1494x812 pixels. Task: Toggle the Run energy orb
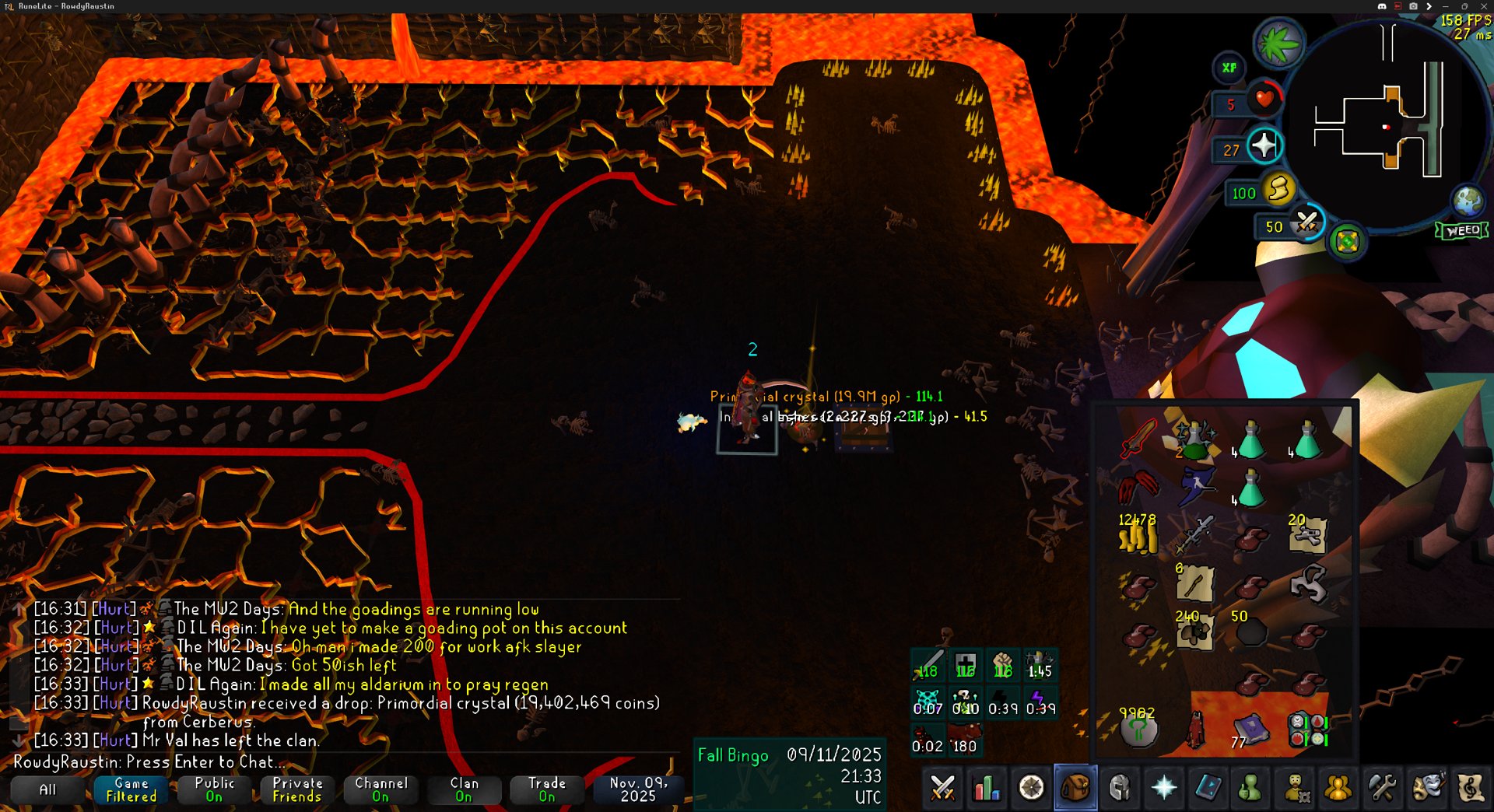coord(1278,189)
